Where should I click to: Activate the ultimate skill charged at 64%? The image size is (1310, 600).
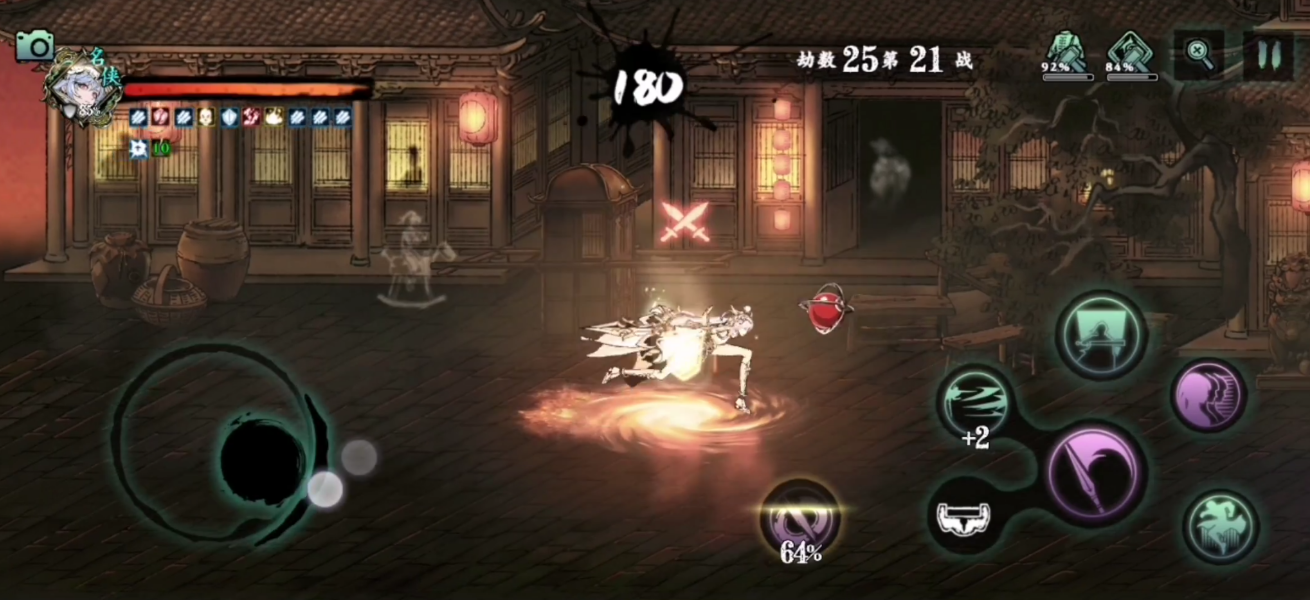(x=799, y=518)
